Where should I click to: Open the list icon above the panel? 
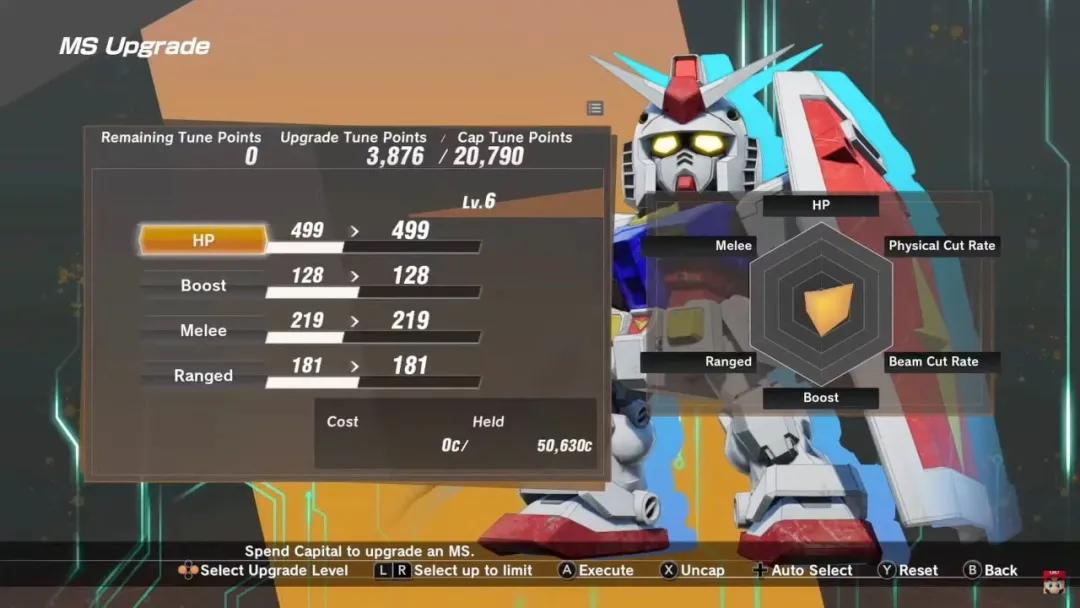595,108
